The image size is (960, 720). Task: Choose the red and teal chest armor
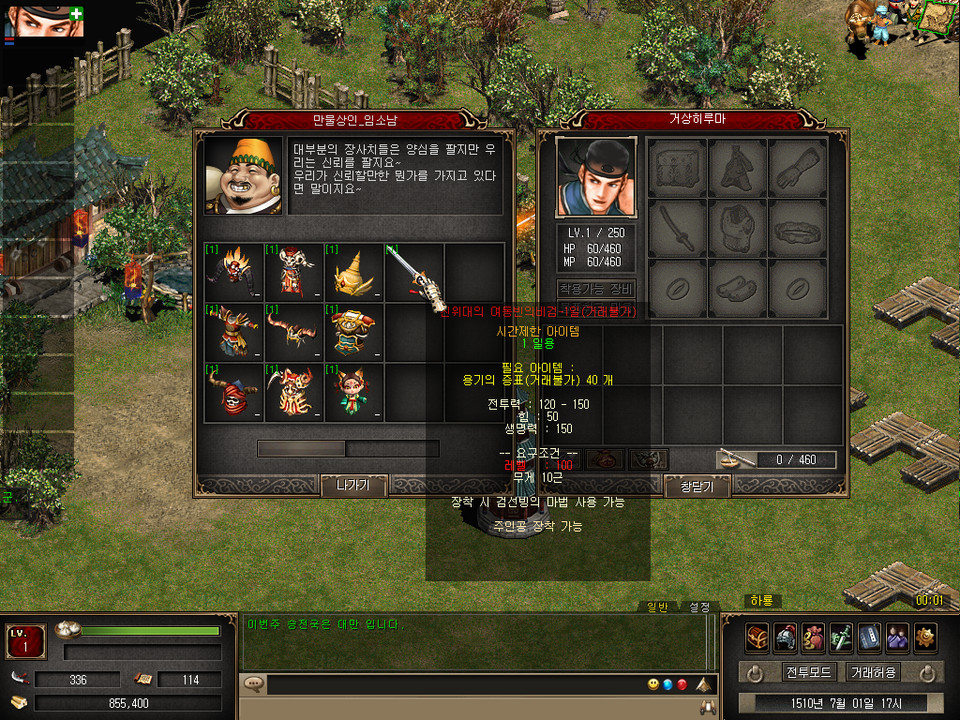pyautogui.click(x=354, y=331)
